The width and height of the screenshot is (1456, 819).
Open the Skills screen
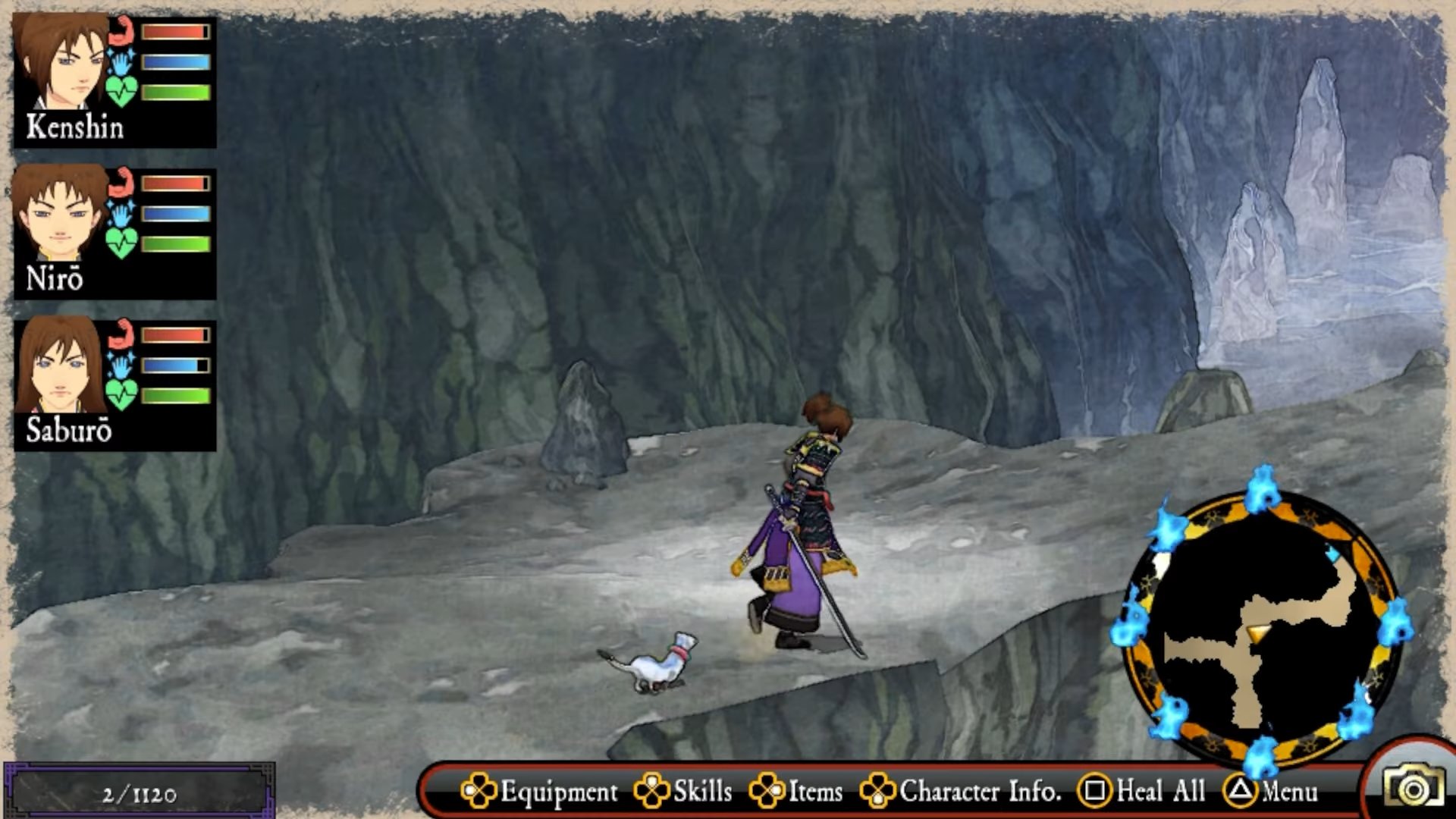(684, 791)
